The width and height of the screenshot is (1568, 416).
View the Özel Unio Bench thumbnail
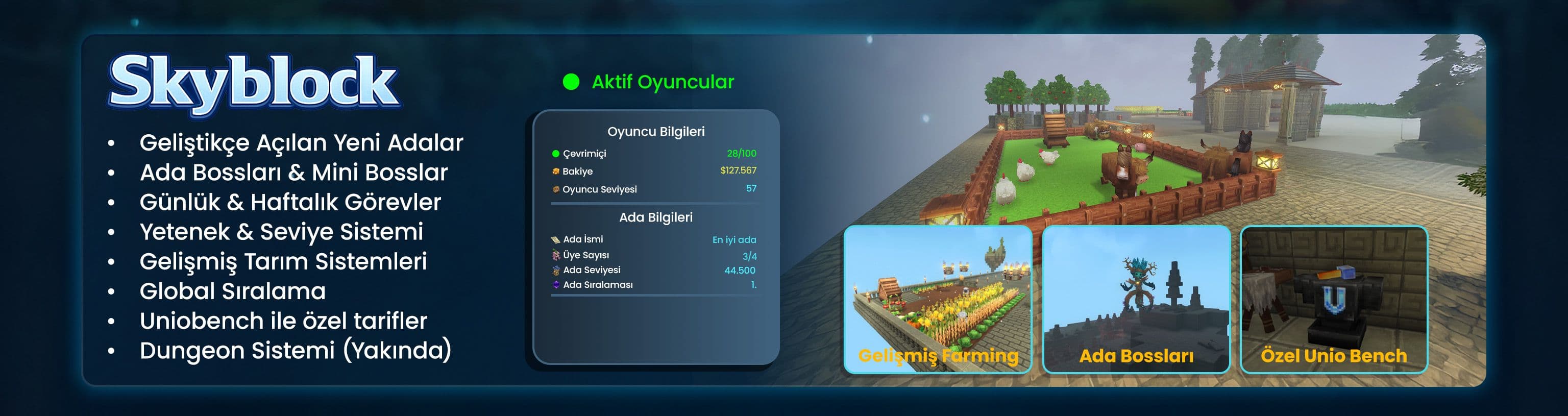tap(1333, 299)
